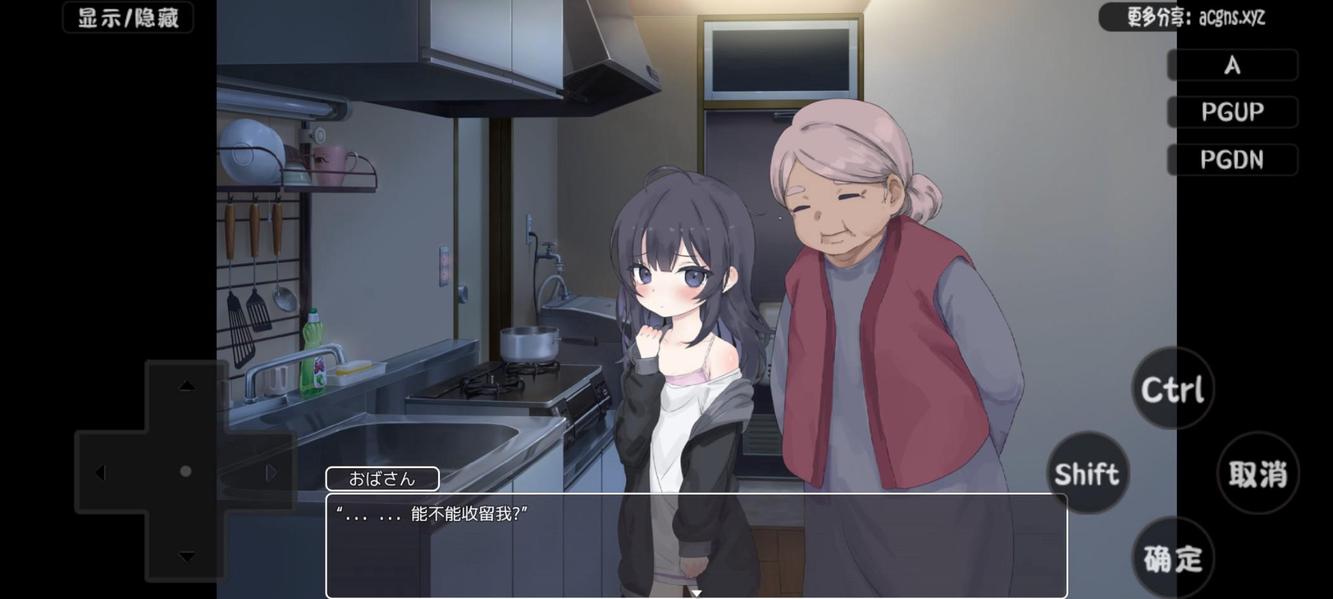
Task: Click the dialogue continue arrow indicator
Action: click(x=696, y=593)
